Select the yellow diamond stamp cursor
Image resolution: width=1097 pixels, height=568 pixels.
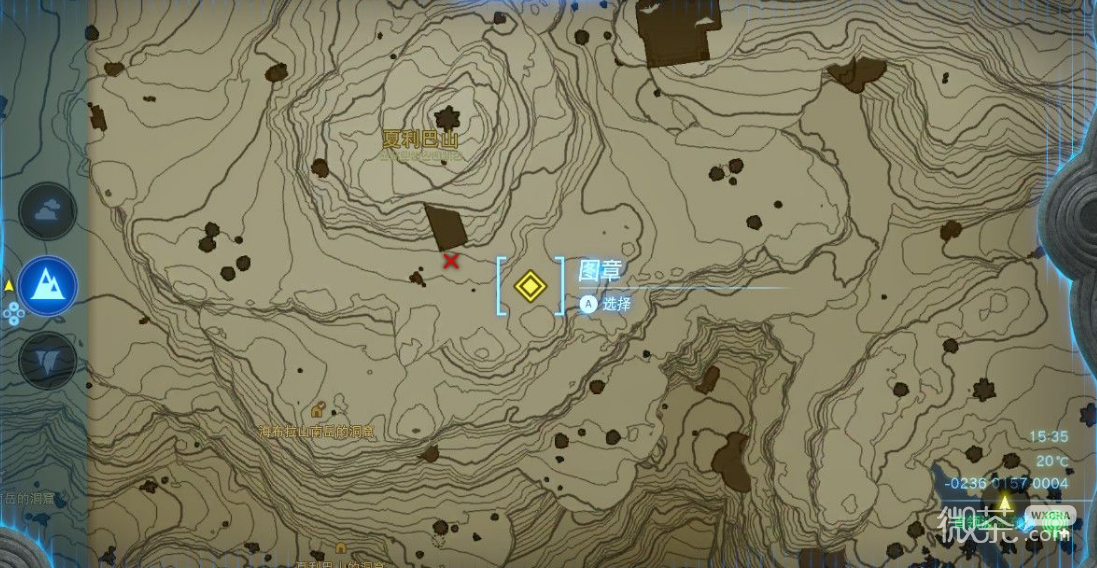pos(530,286)
